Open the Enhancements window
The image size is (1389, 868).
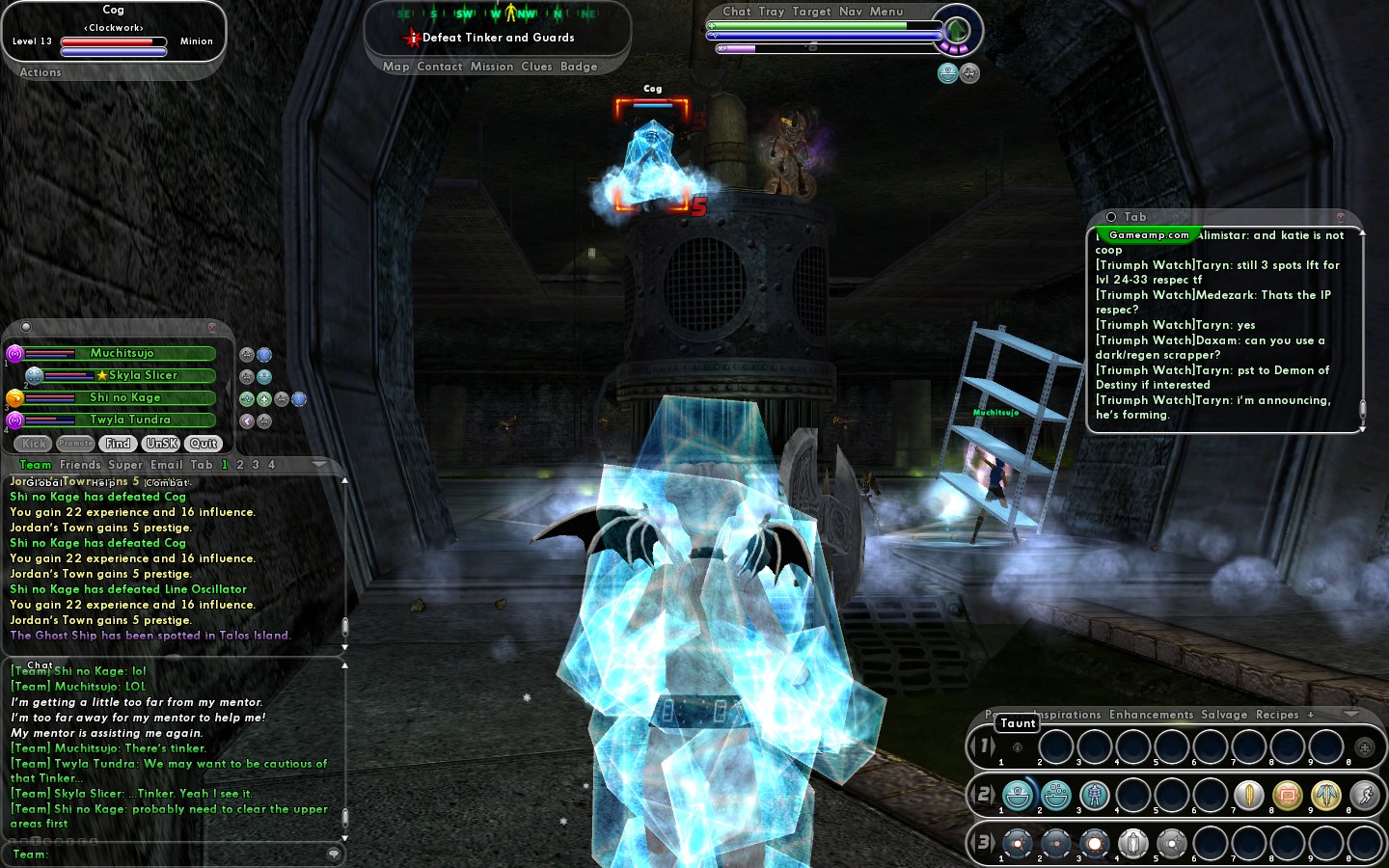[x=1151, y=715]
